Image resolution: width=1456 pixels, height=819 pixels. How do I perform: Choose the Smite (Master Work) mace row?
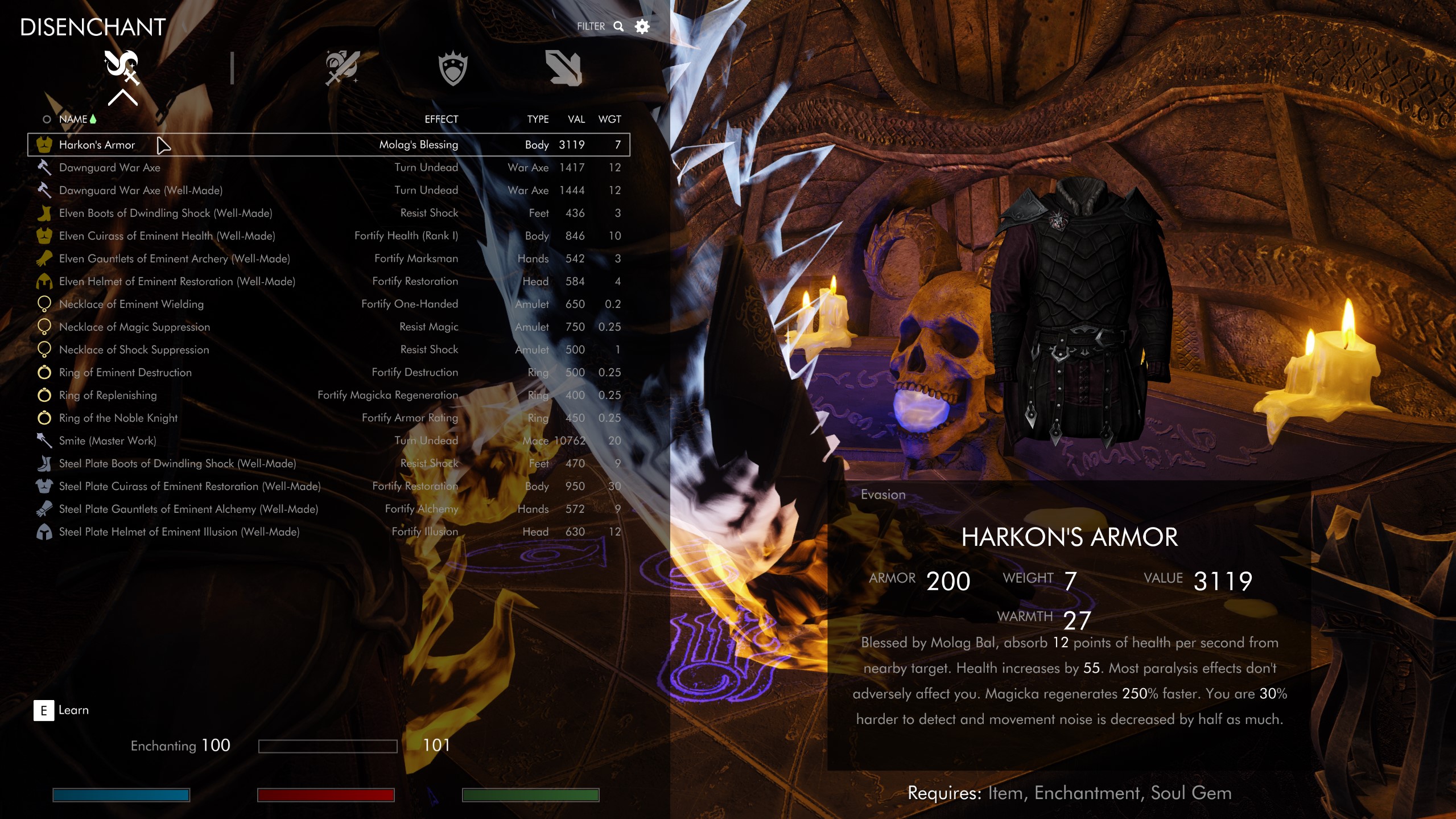tap(108, 441)
